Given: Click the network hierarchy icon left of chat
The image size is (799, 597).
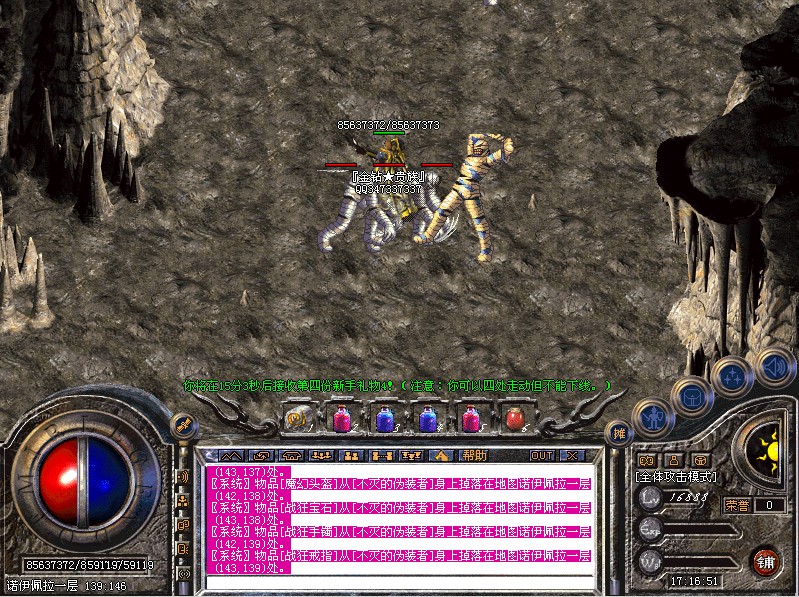Looking at the screenshot, I should [x=184, y=501].
